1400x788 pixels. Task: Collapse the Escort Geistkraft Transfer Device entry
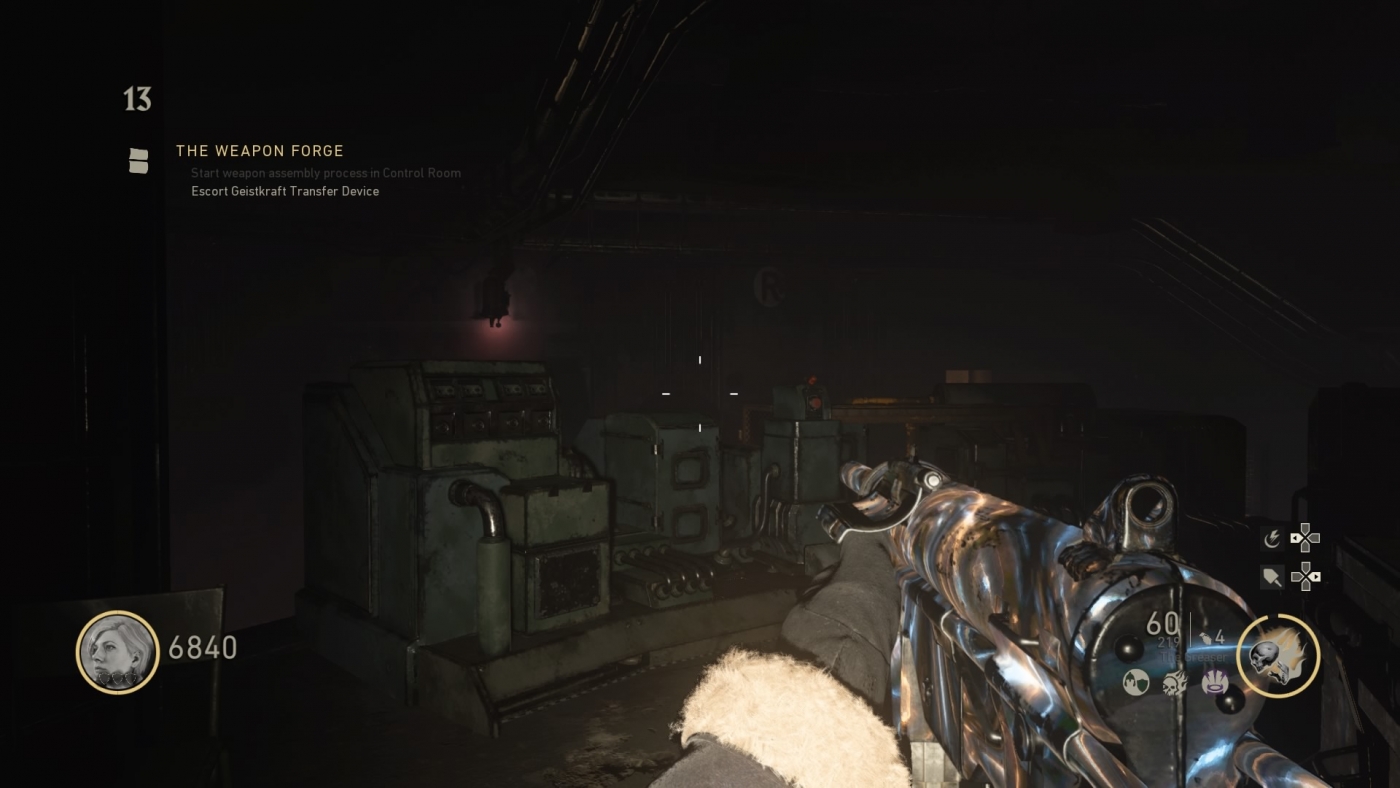point(285,191)
